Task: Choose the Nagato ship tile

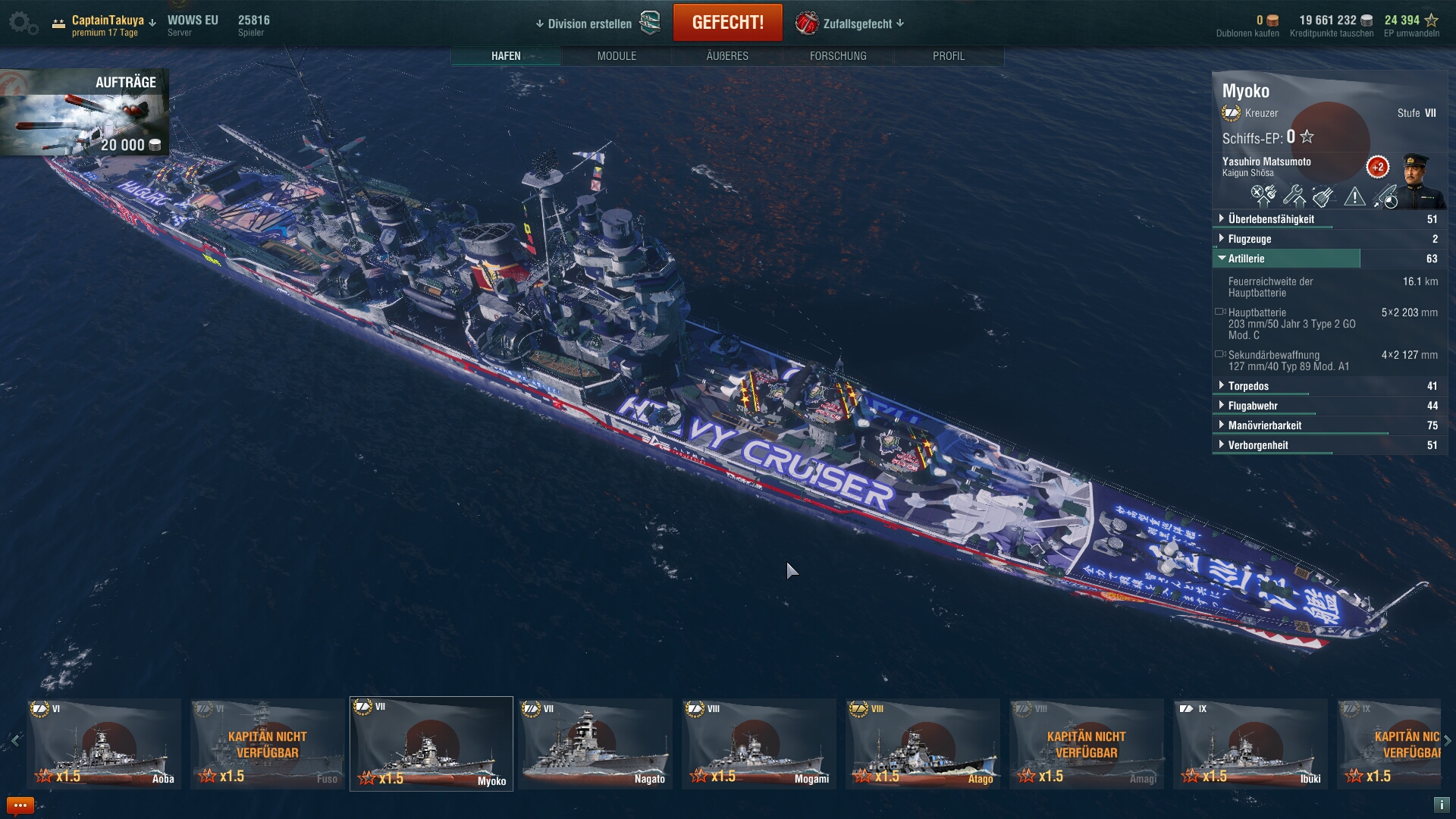Action: click(595, 744)
